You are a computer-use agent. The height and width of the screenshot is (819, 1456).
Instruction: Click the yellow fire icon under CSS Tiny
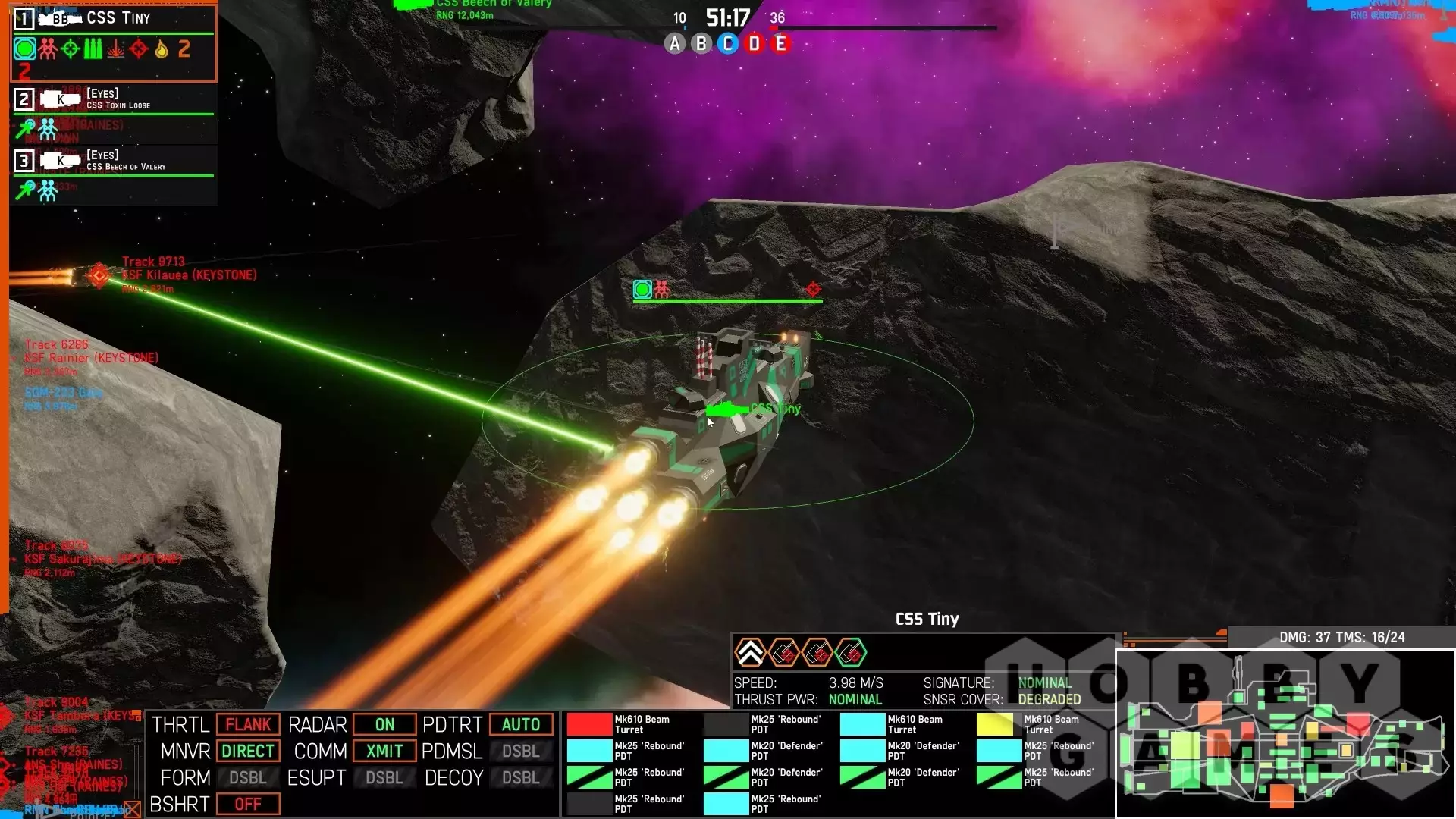(162, 49)
